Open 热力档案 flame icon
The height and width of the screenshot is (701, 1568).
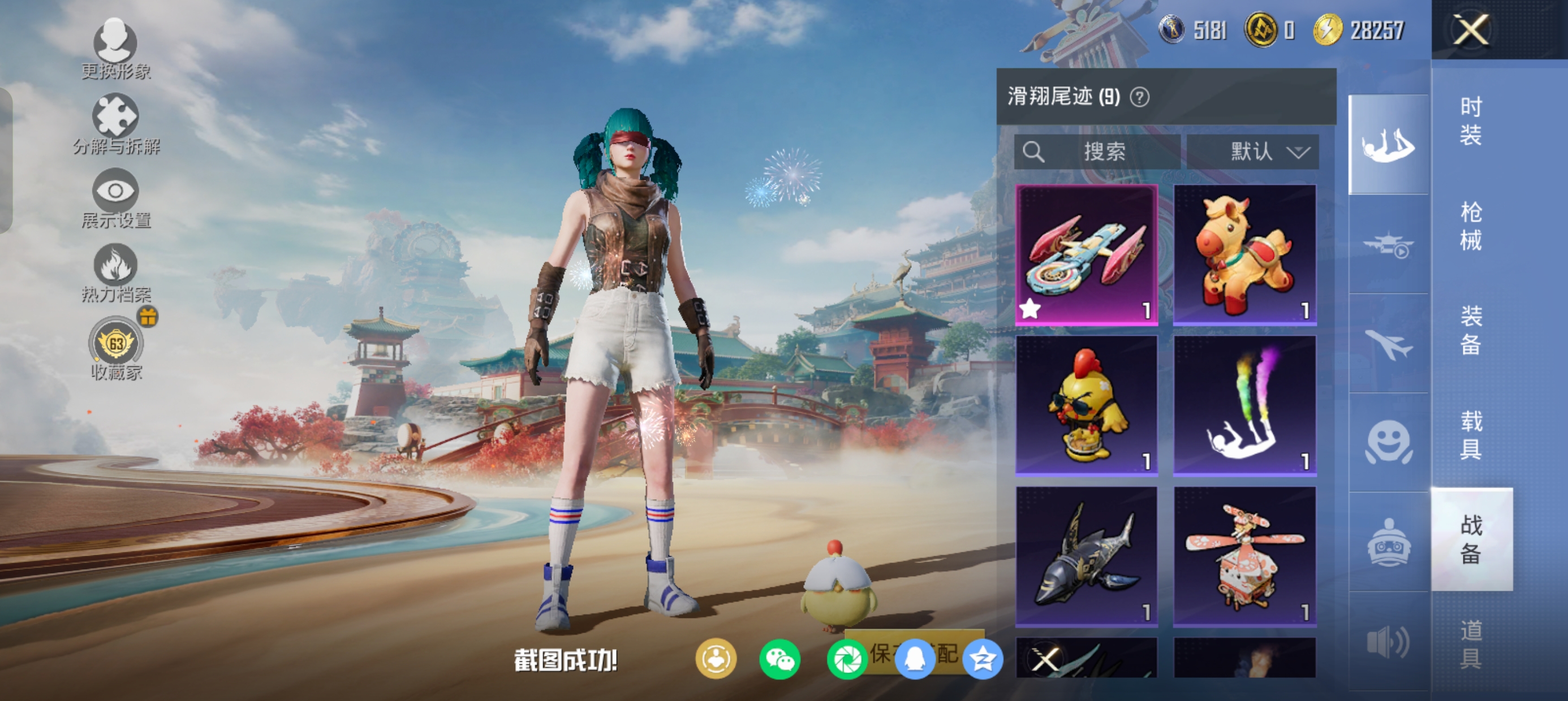115,272
